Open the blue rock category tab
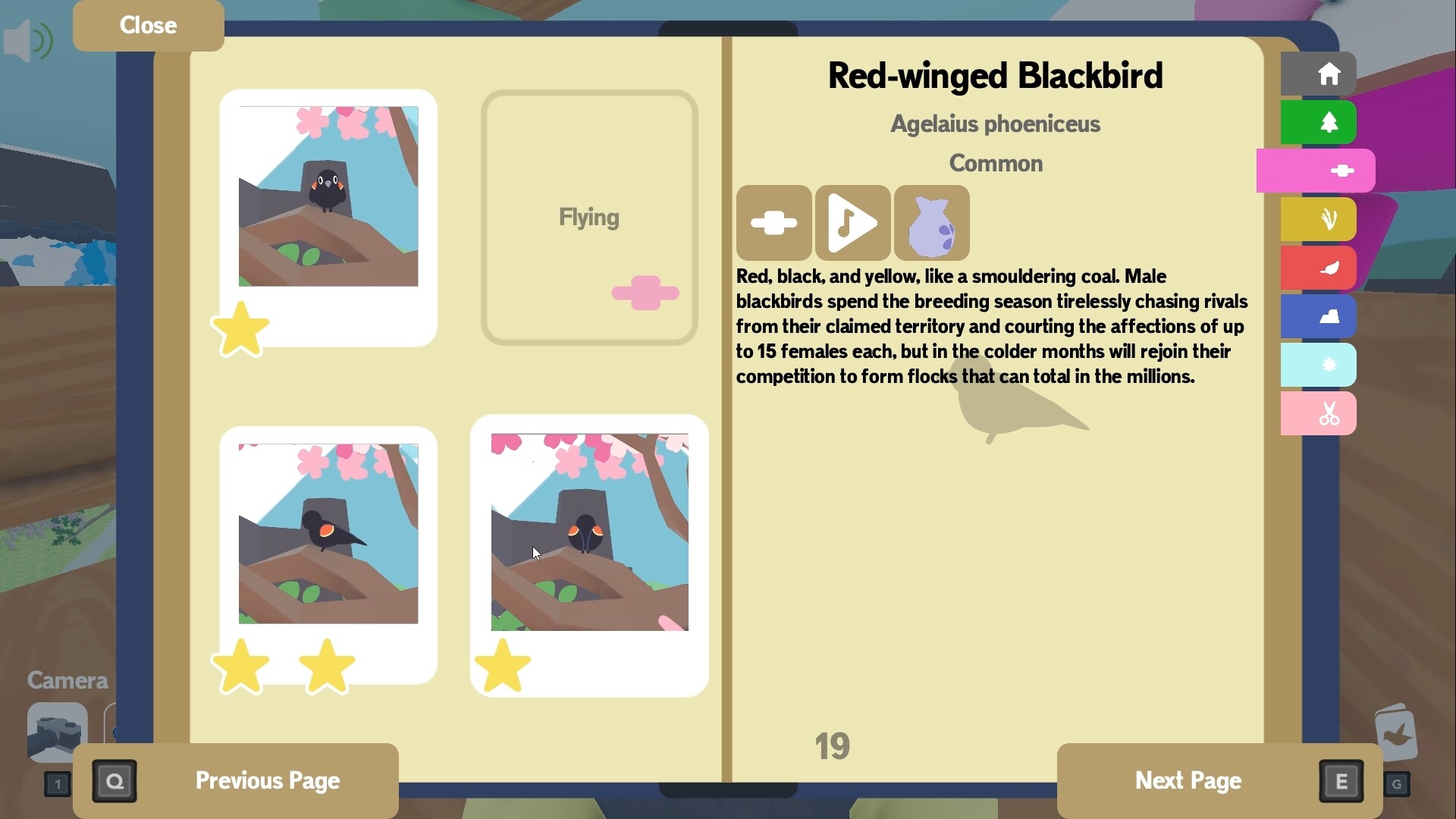The height and width of the screenshot is (819, 1456). pos(1318,316)
